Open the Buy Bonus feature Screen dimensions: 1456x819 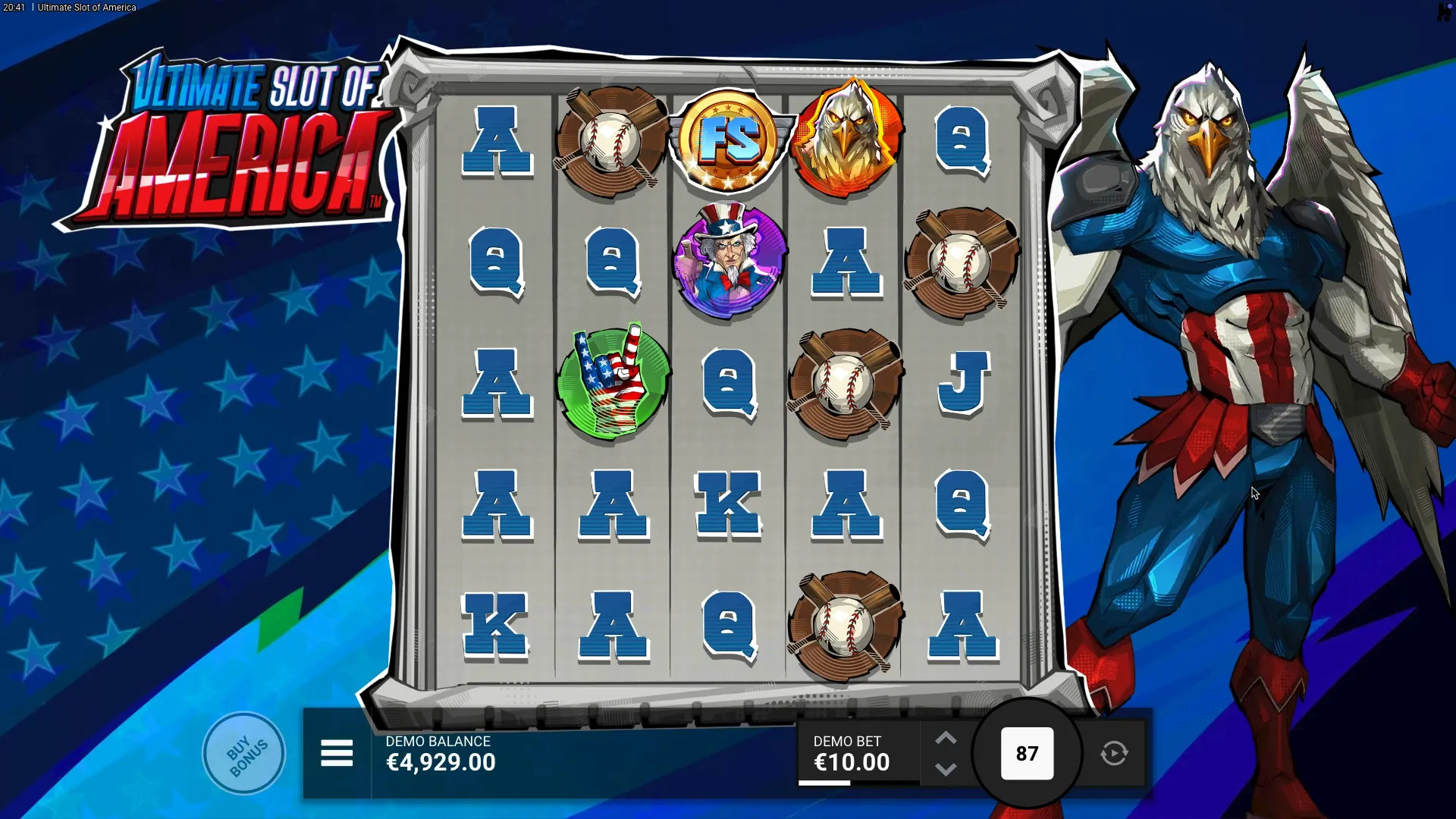(x=244, y=754)
